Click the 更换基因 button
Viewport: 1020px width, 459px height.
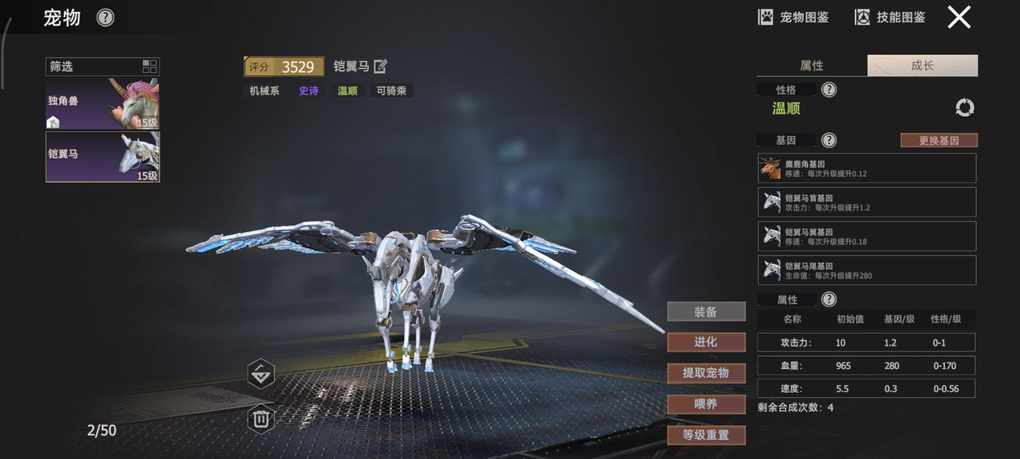[x=938, y=141]
